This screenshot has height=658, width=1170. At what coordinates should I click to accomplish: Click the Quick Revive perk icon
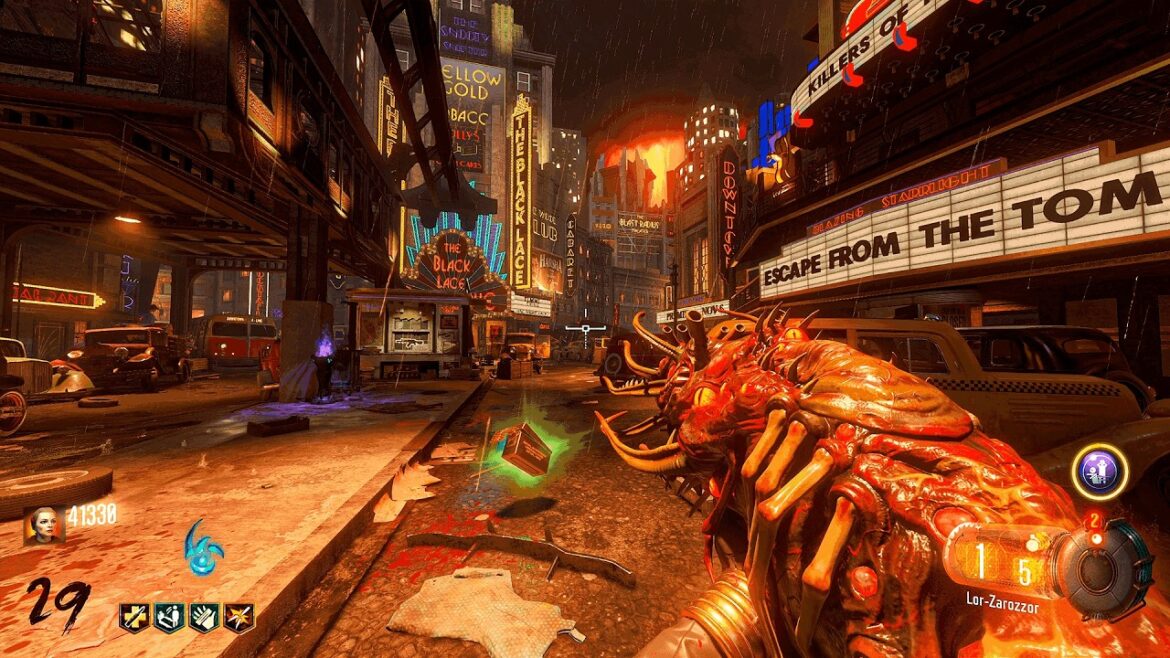click(x=169, y=617)
